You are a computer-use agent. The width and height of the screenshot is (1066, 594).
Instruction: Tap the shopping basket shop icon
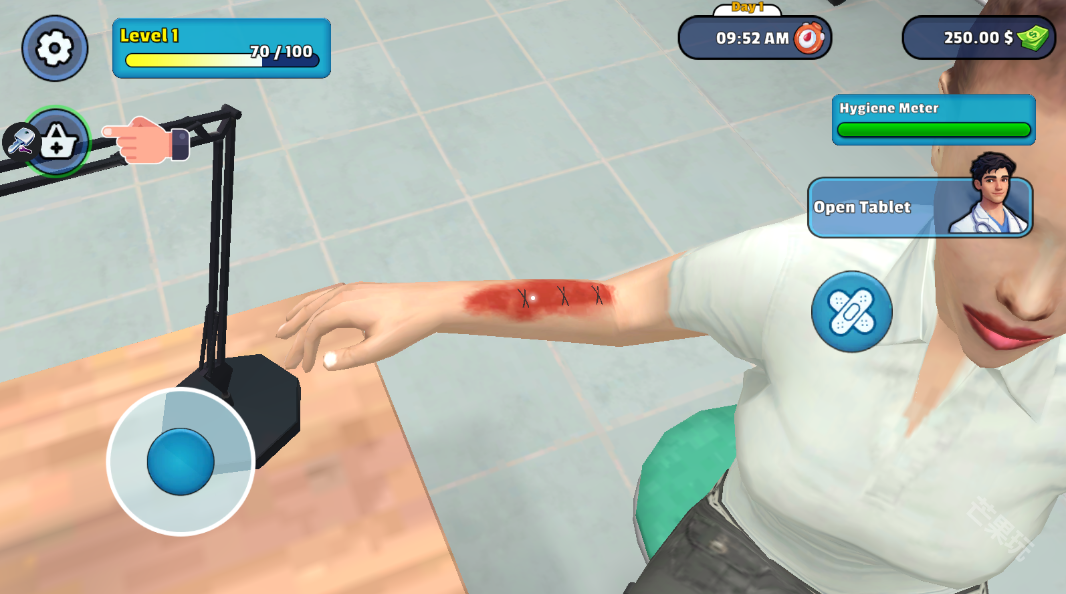57,142
